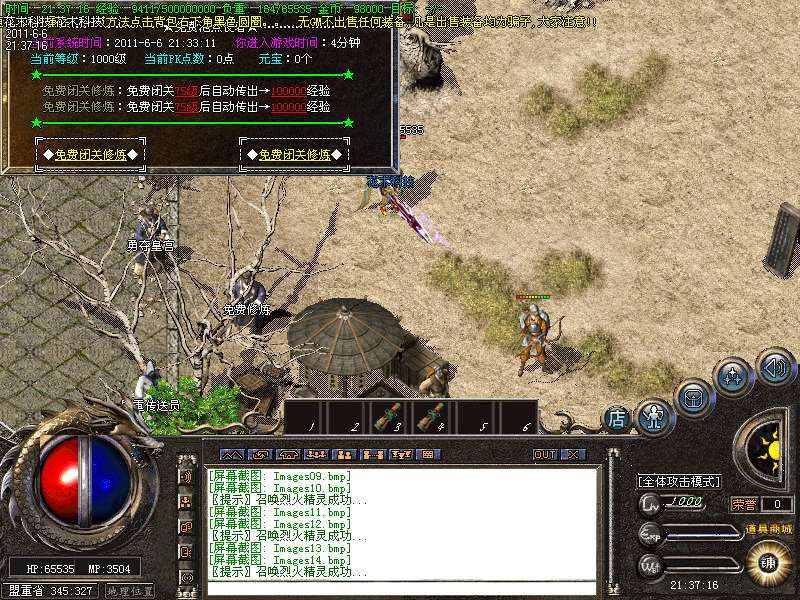Switch the 全体攻击模式 attack mode label
The height and width of the screenshot is (600, 800).
pos(679,481)
